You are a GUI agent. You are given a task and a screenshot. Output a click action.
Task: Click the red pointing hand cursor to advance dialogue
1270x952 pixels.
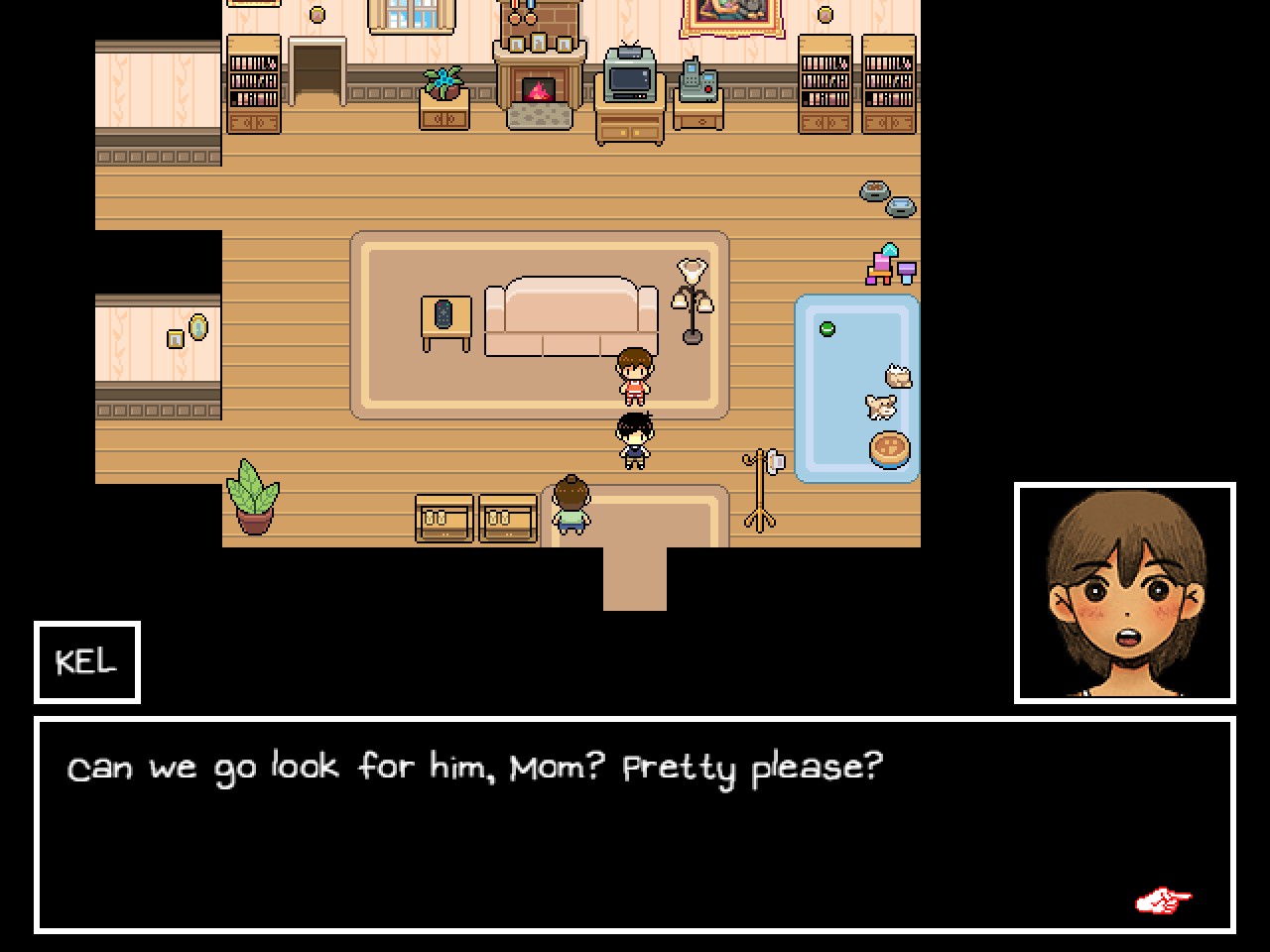(1163, 900)
